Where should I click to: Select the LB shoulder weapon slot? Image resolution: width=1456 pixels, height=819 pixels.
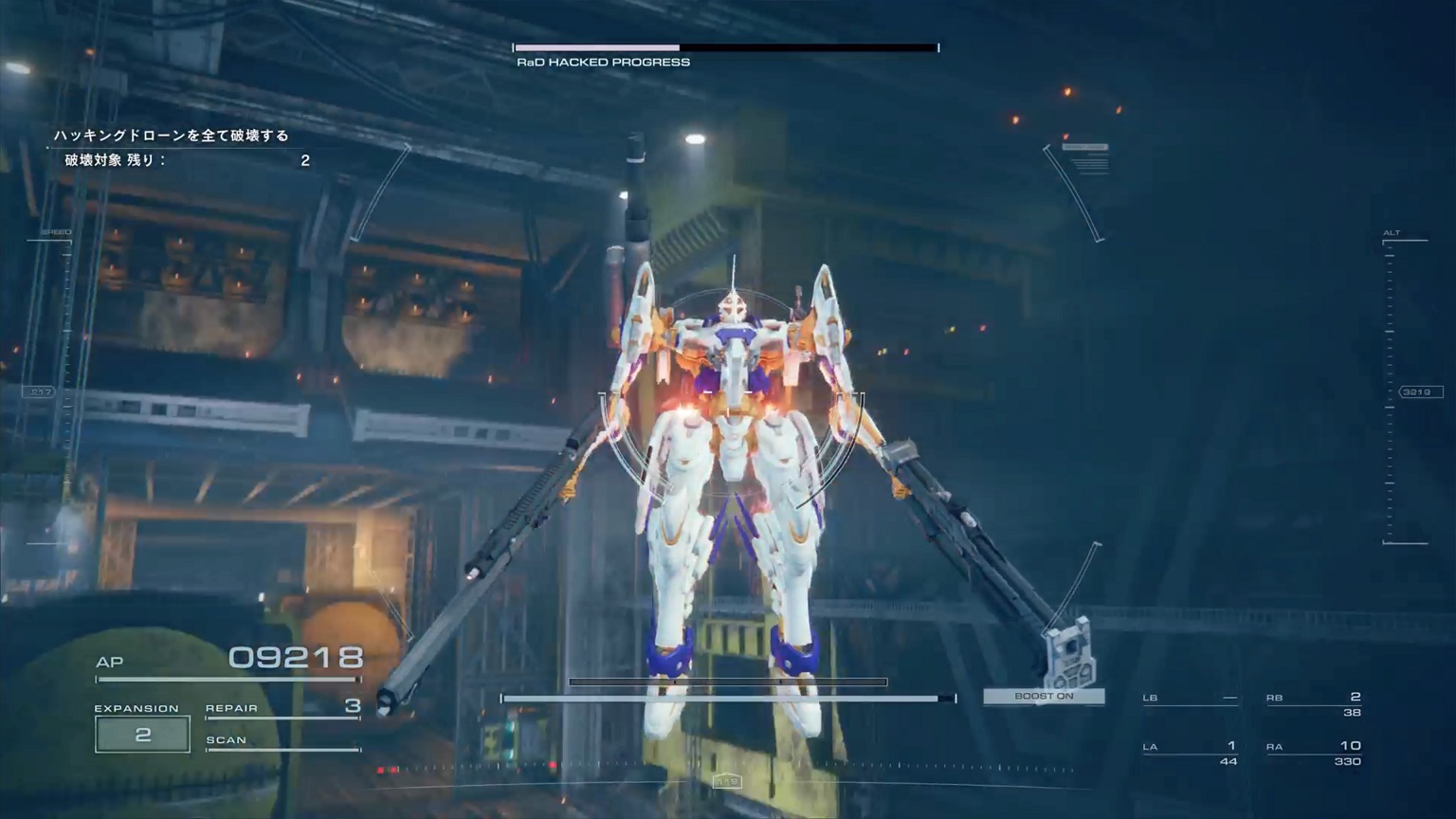1191,699
